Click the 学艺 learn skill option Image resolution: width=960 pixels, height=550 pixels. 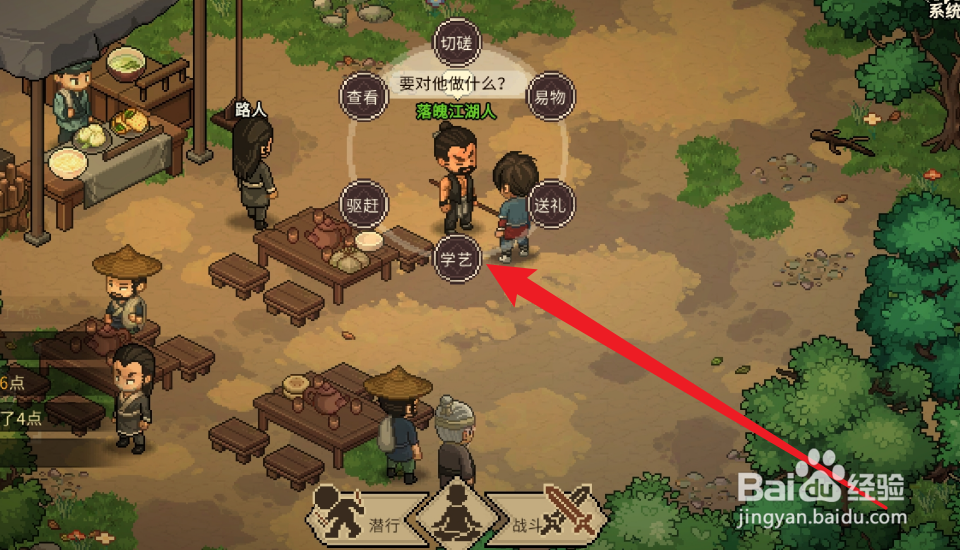click(x=457, y=259)
